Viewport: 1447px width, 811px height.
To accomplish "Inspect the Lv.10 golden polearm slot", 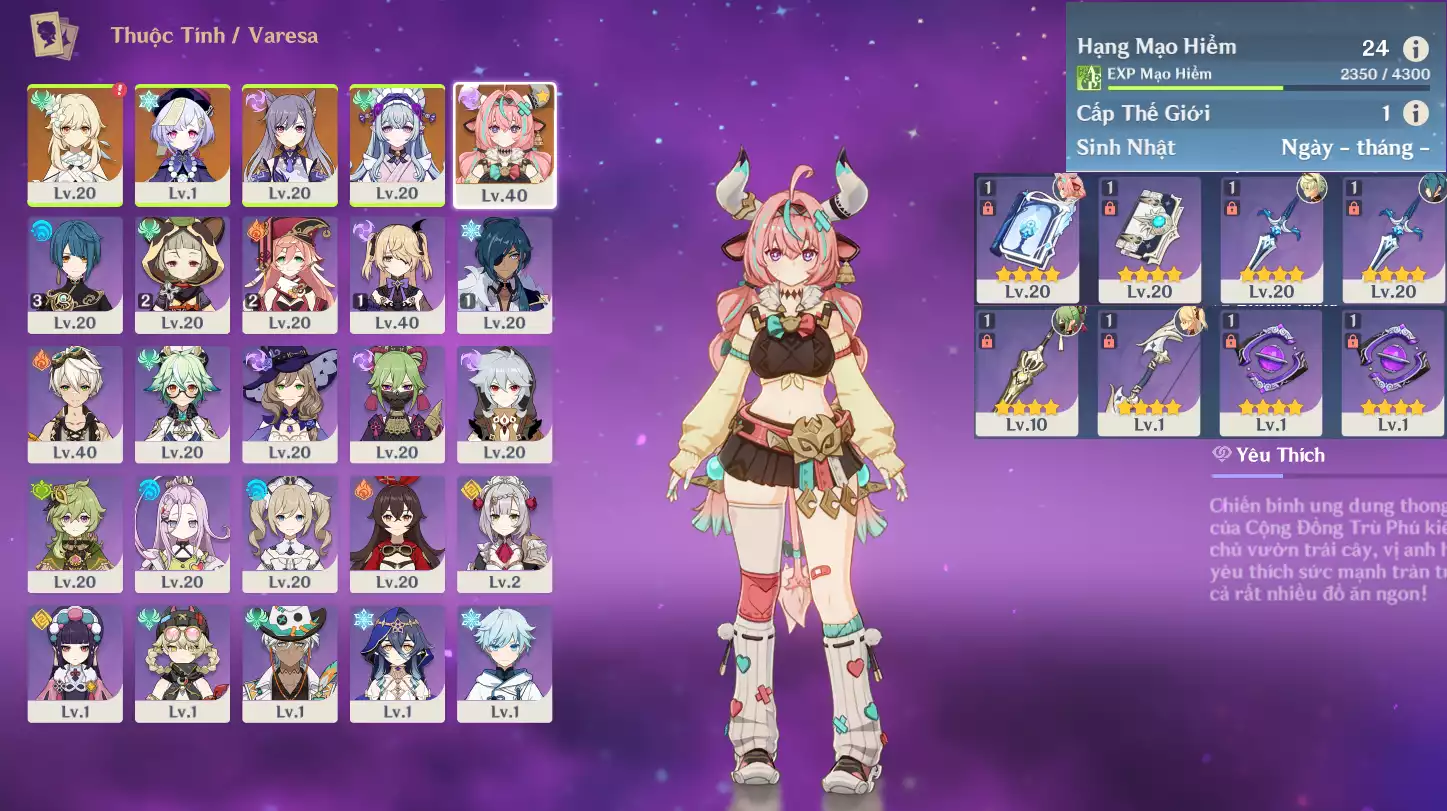I will coord(1027,372).
